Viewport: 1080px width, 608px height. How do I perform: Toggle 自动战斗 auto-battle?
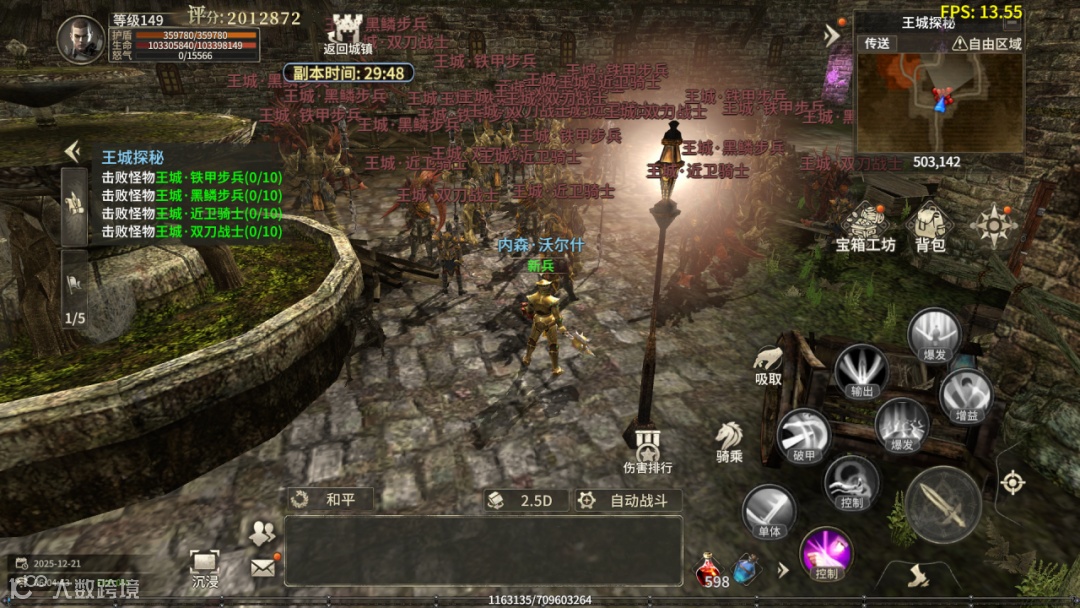(629, 500)
